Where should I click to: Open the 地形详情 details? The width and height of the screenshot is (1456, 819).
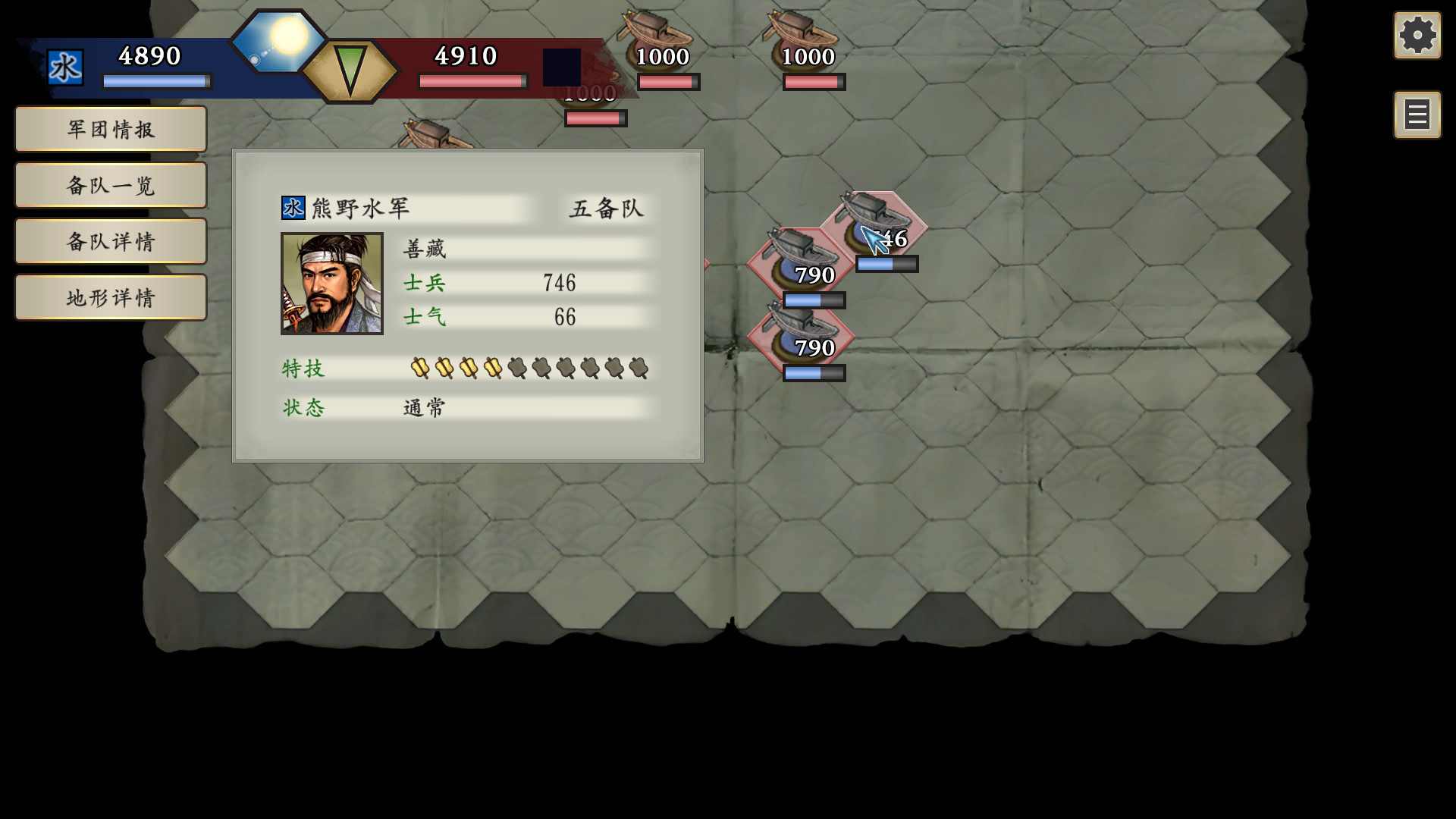point(110,297)
